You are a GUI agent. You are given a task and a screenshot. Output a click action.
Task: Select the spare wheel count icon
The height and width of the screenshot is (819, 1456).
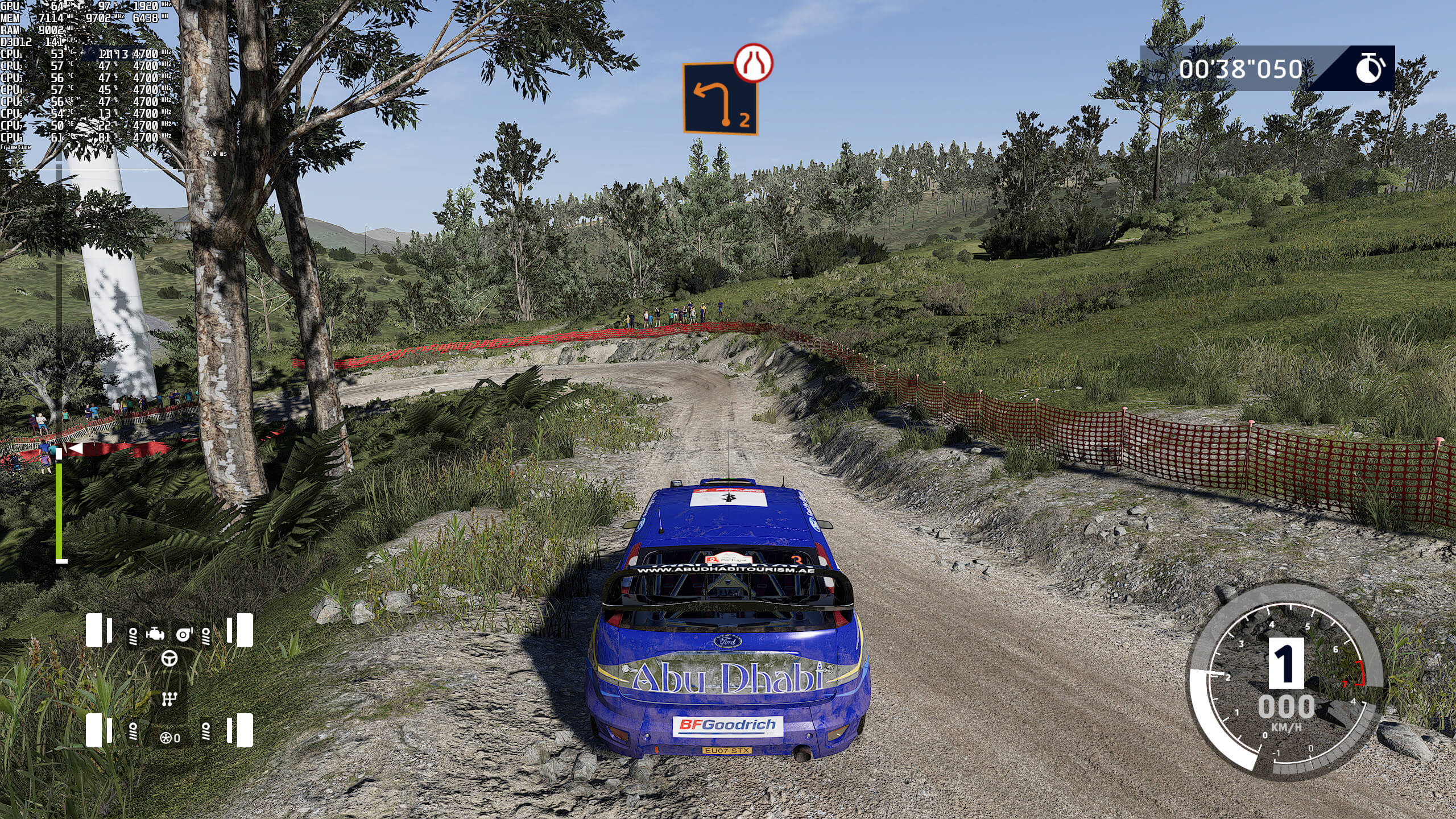click(x=167, y=738)
